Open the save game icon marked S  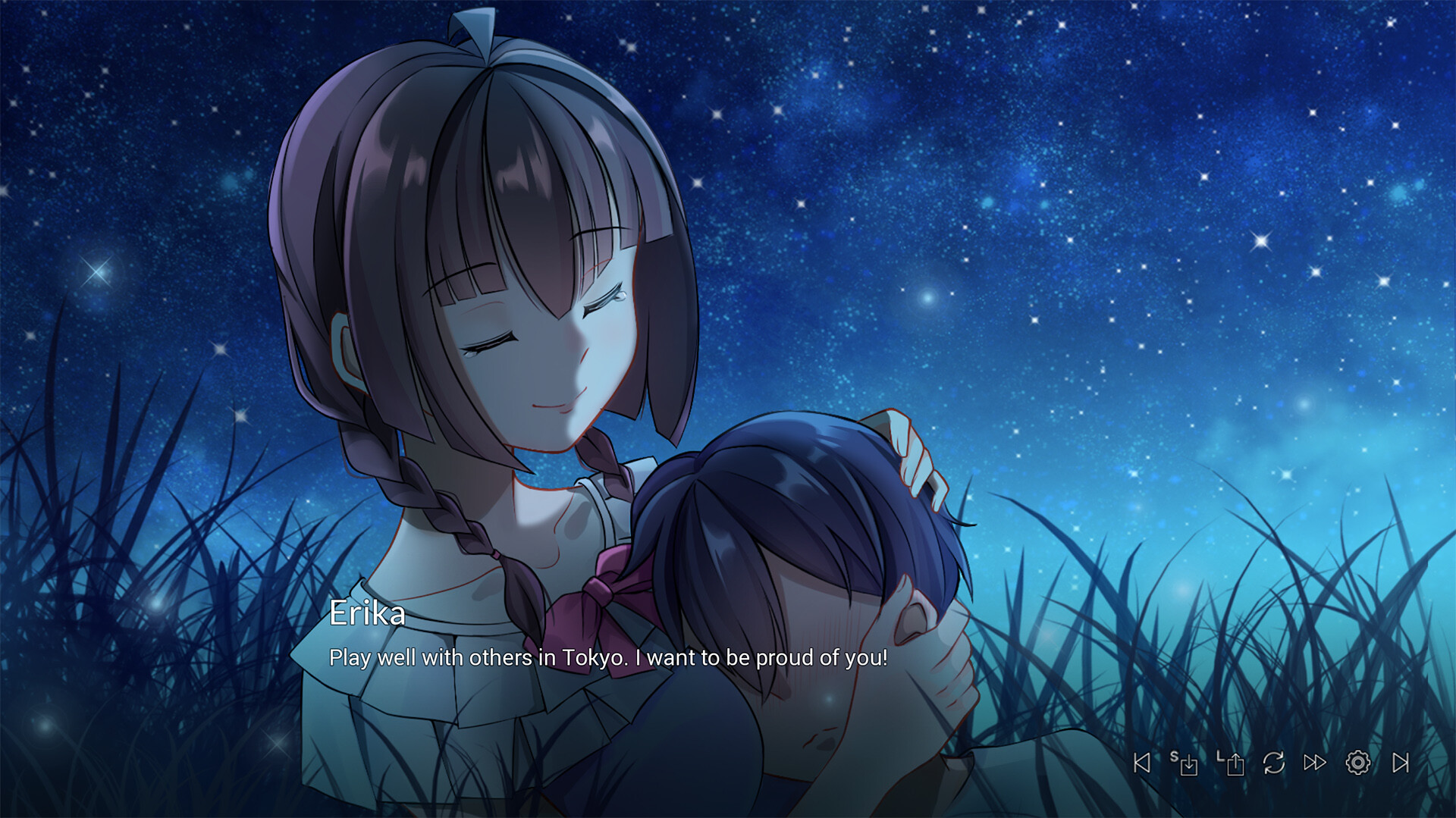(x=1185, y=763)
